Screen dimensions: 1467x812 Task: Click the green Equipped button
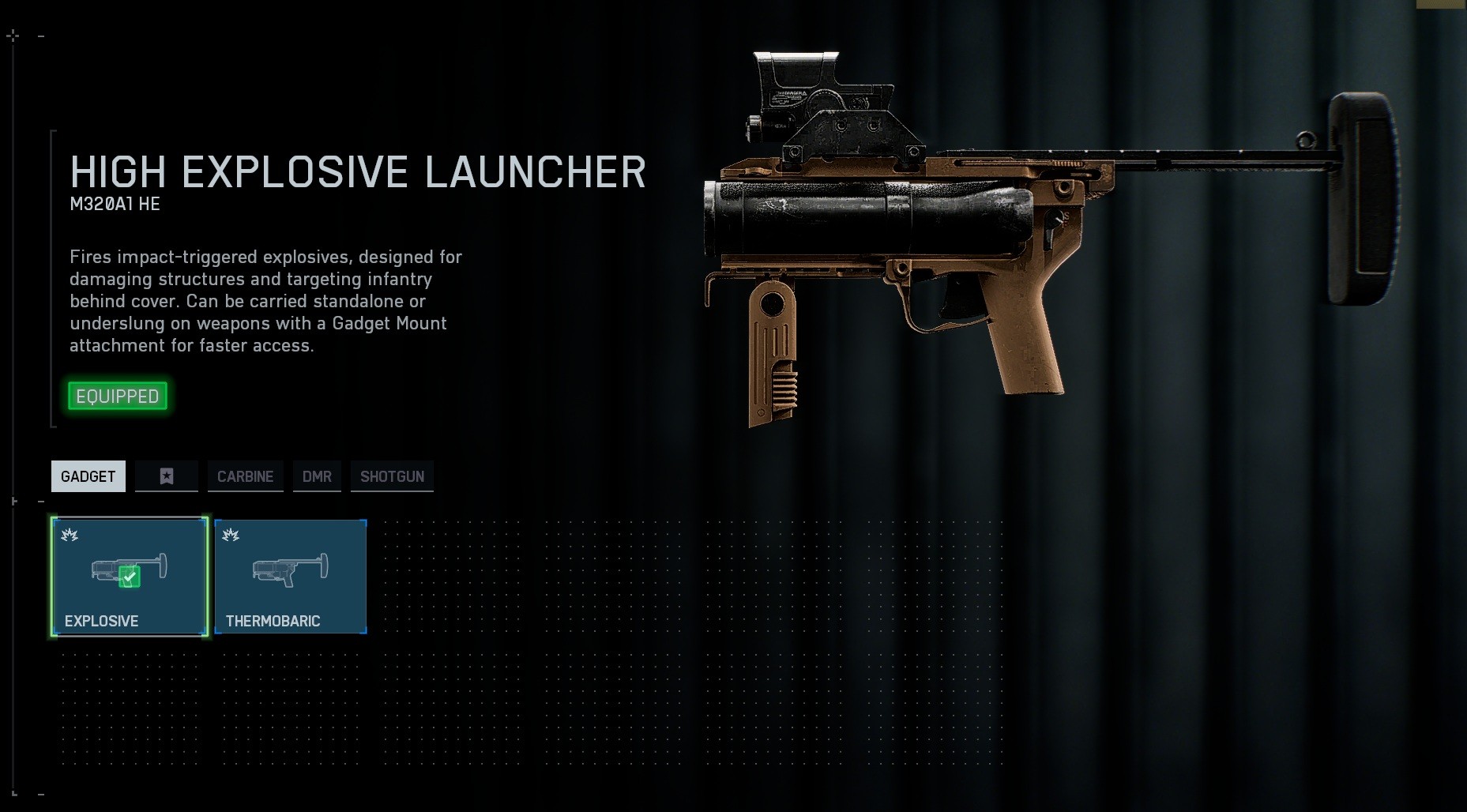[118, 396]
